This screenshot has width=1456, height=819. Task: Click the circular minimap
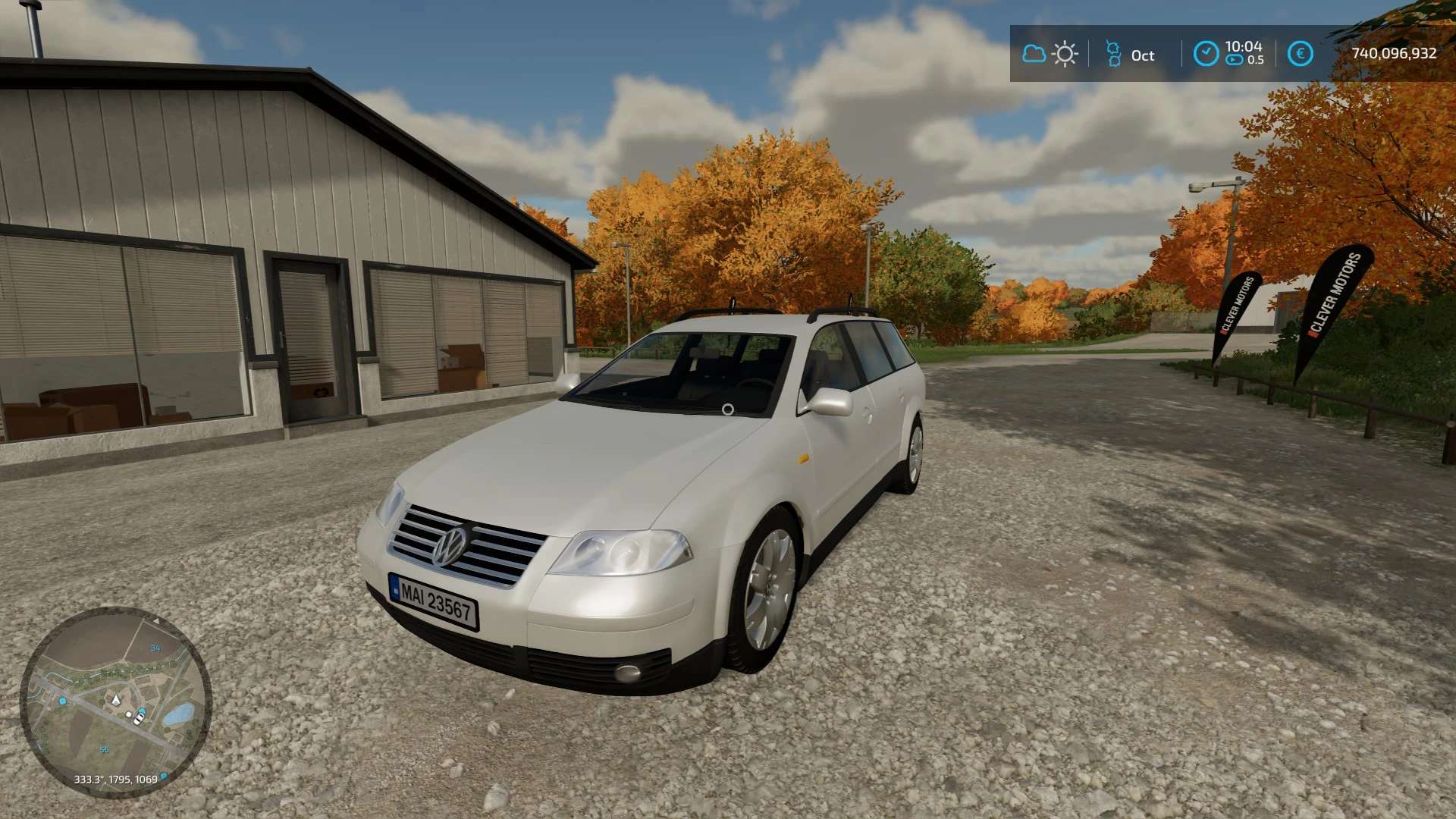point(115,701)
